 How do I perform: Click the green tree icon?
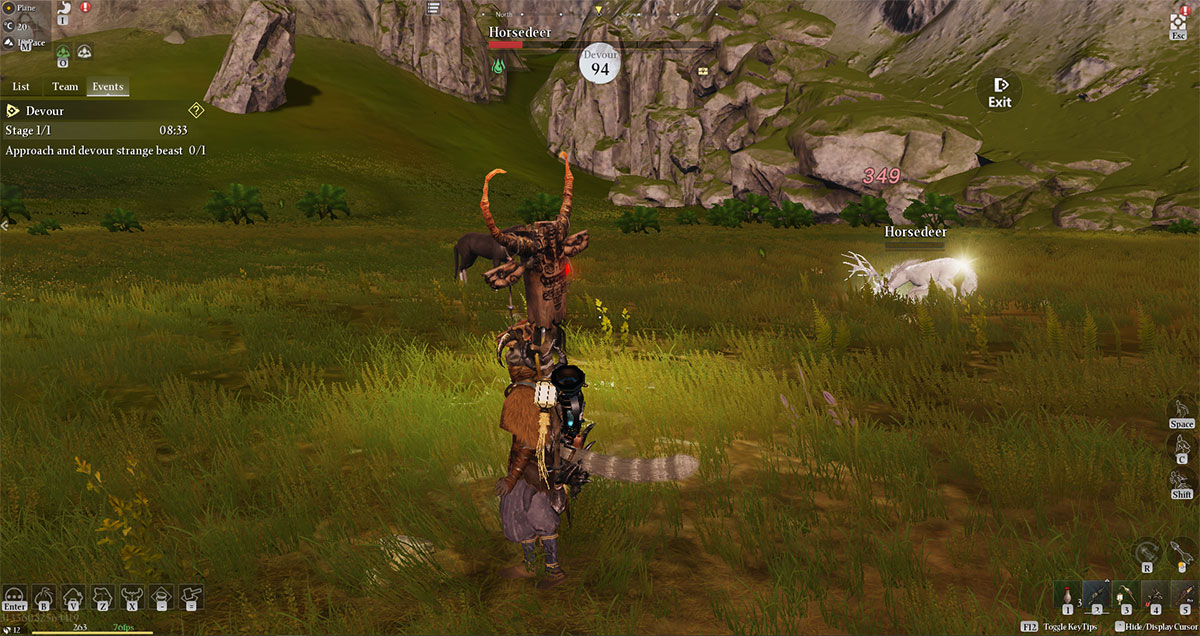(x=63, y=53)
